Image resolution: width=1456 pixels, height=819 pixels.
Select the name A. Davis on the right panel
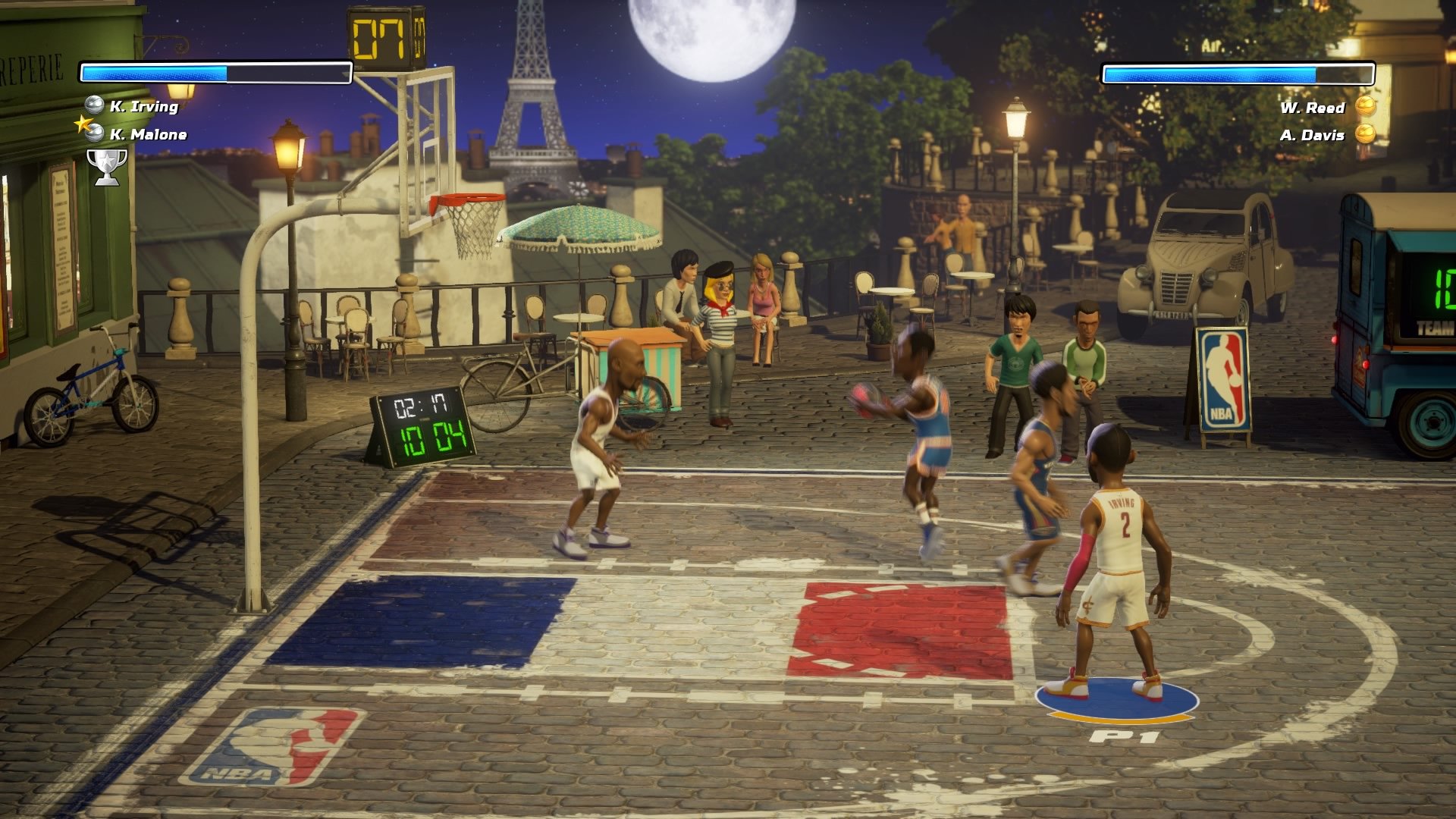coord(1314,136)
